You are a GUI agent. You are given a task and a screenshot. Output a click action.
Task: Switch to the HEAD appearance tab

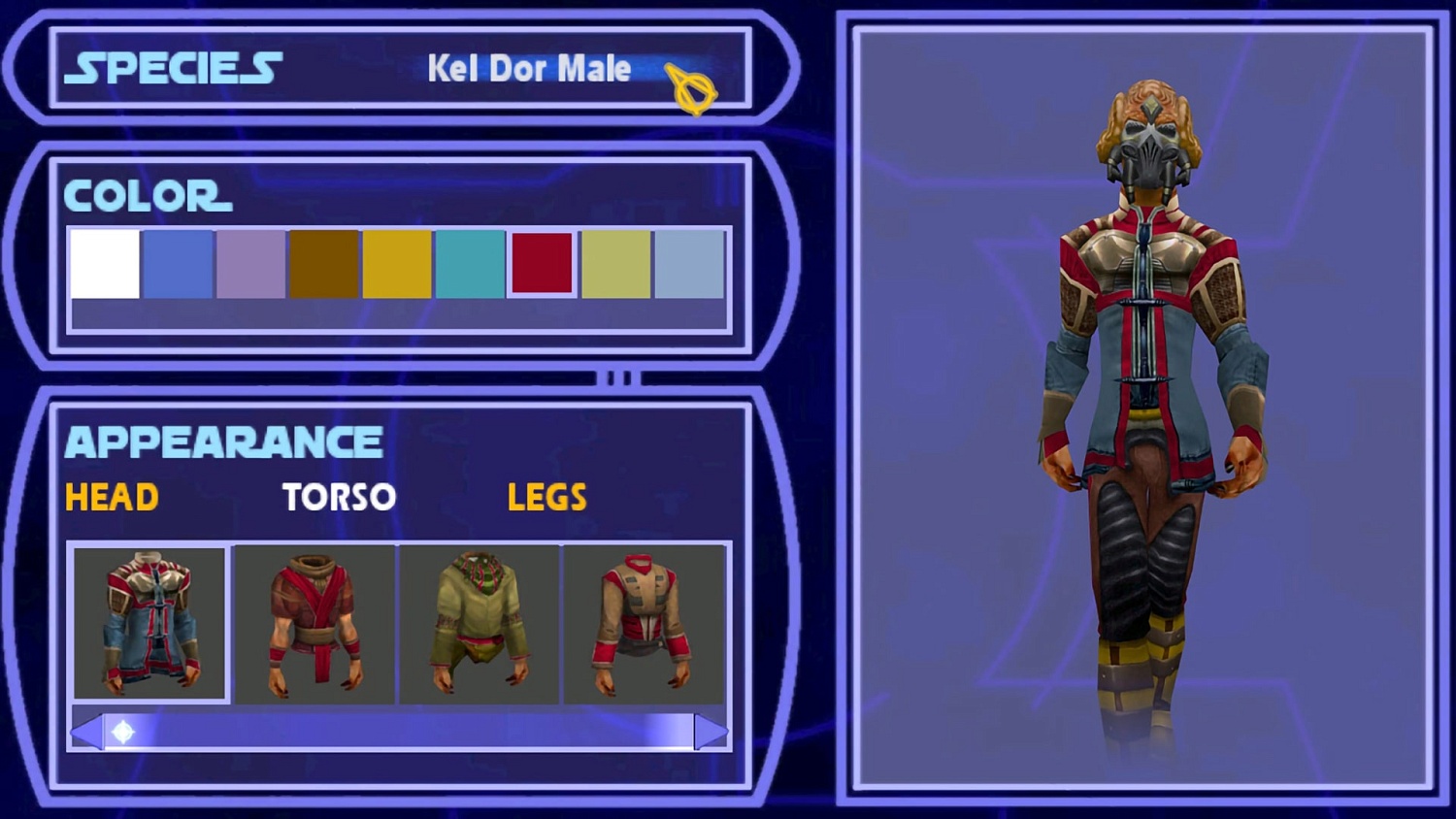pos(109,498)
